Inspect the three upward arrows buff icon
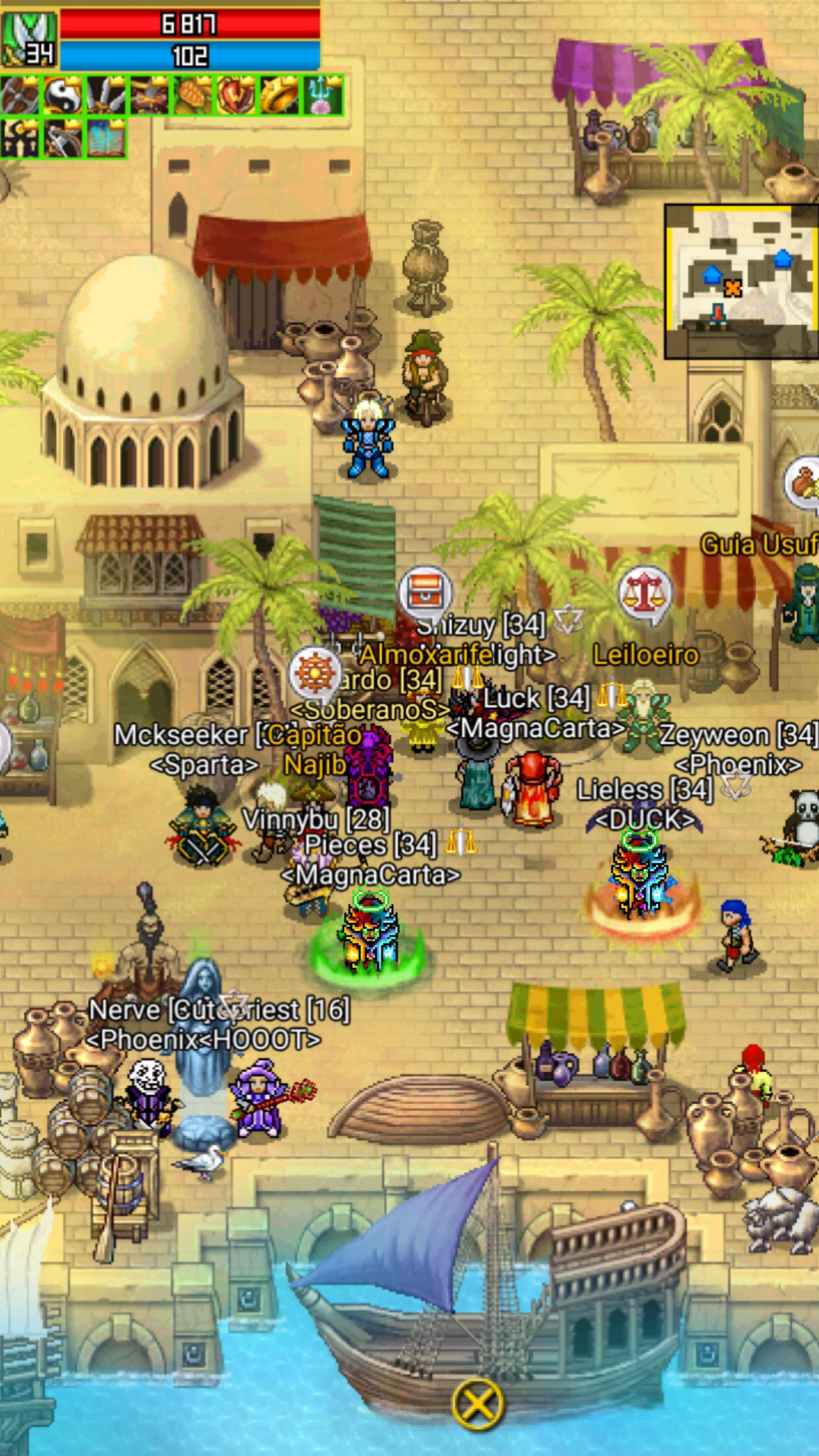This screenshot has height=1456, width=819. [20, 139]
